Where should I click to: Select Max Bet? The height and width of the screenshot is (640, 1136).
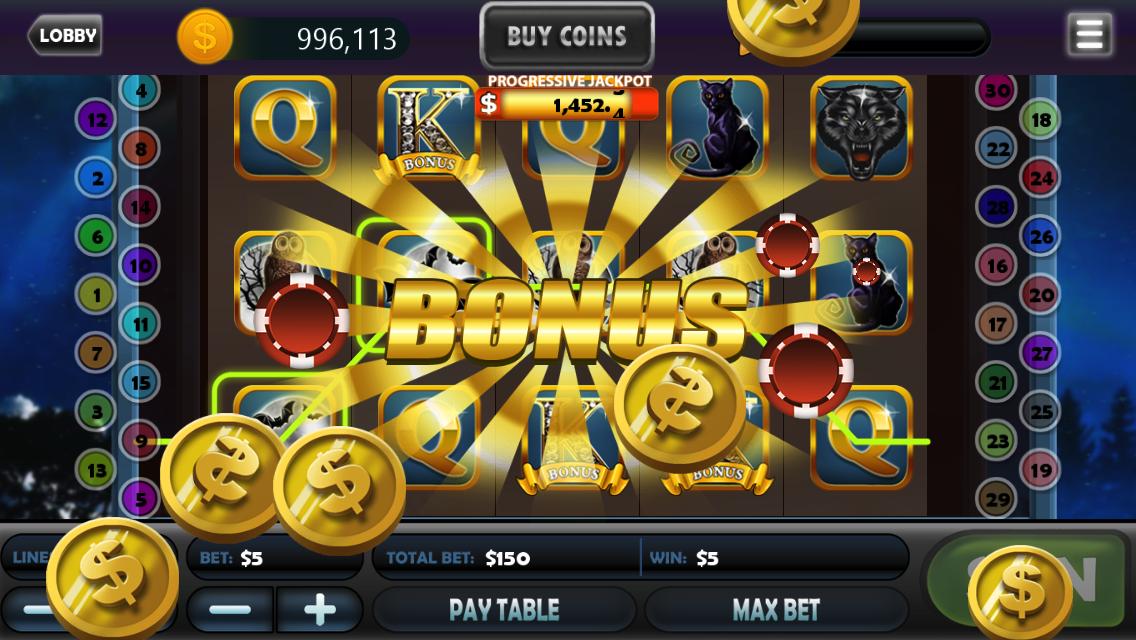pyautogui.click(x=776, y=609)
